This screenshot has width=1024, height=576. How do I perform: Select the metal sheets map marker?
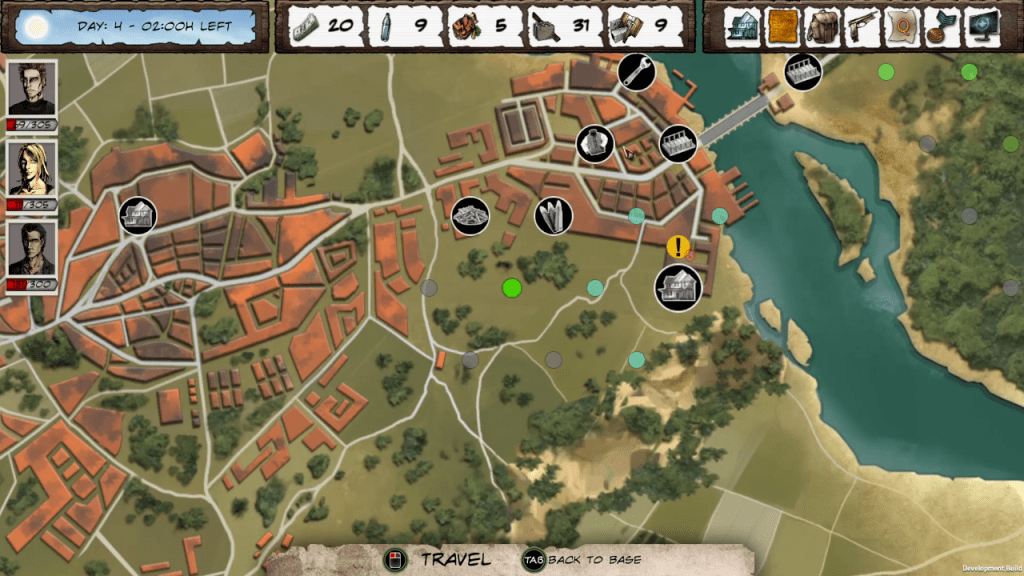[x=554, y=215]
